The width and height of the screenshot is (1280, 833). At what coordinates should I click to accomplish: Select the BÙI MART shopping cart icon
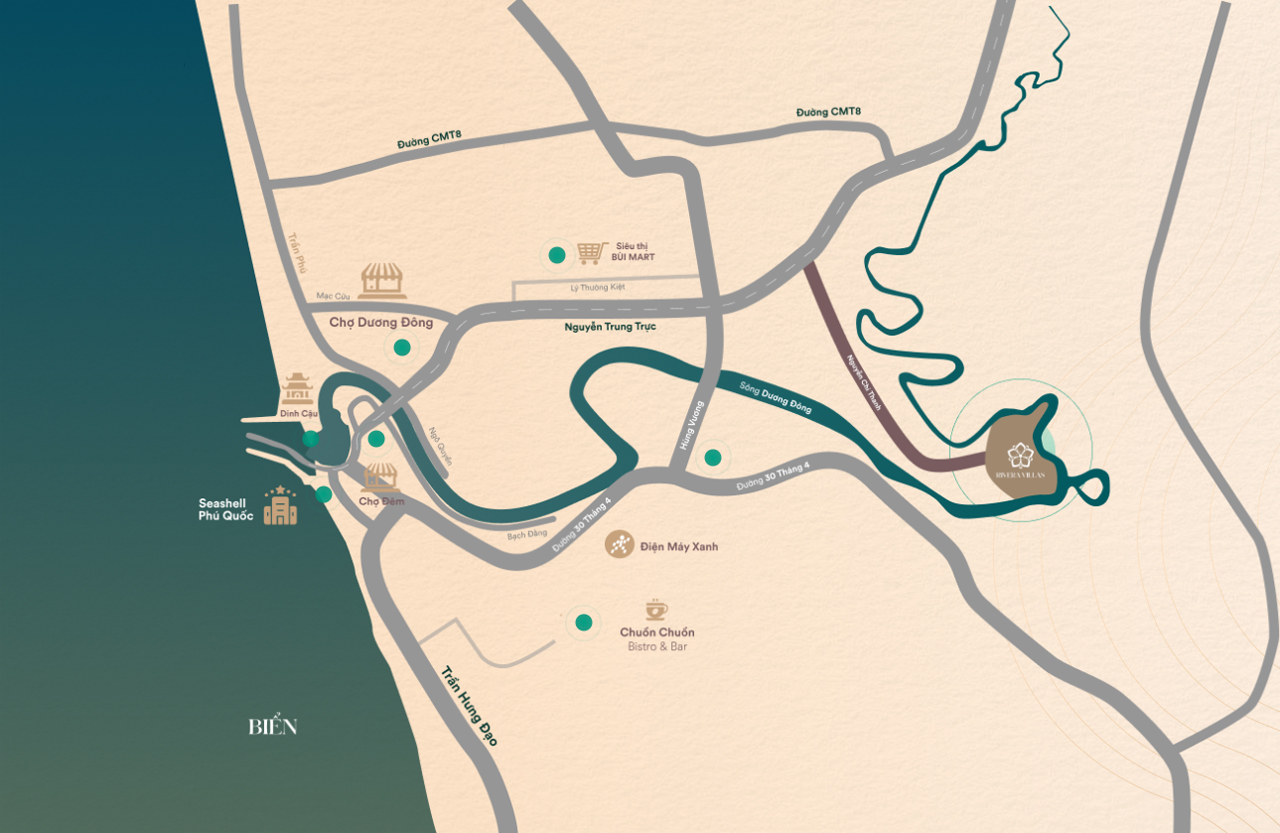click(591, 253)
